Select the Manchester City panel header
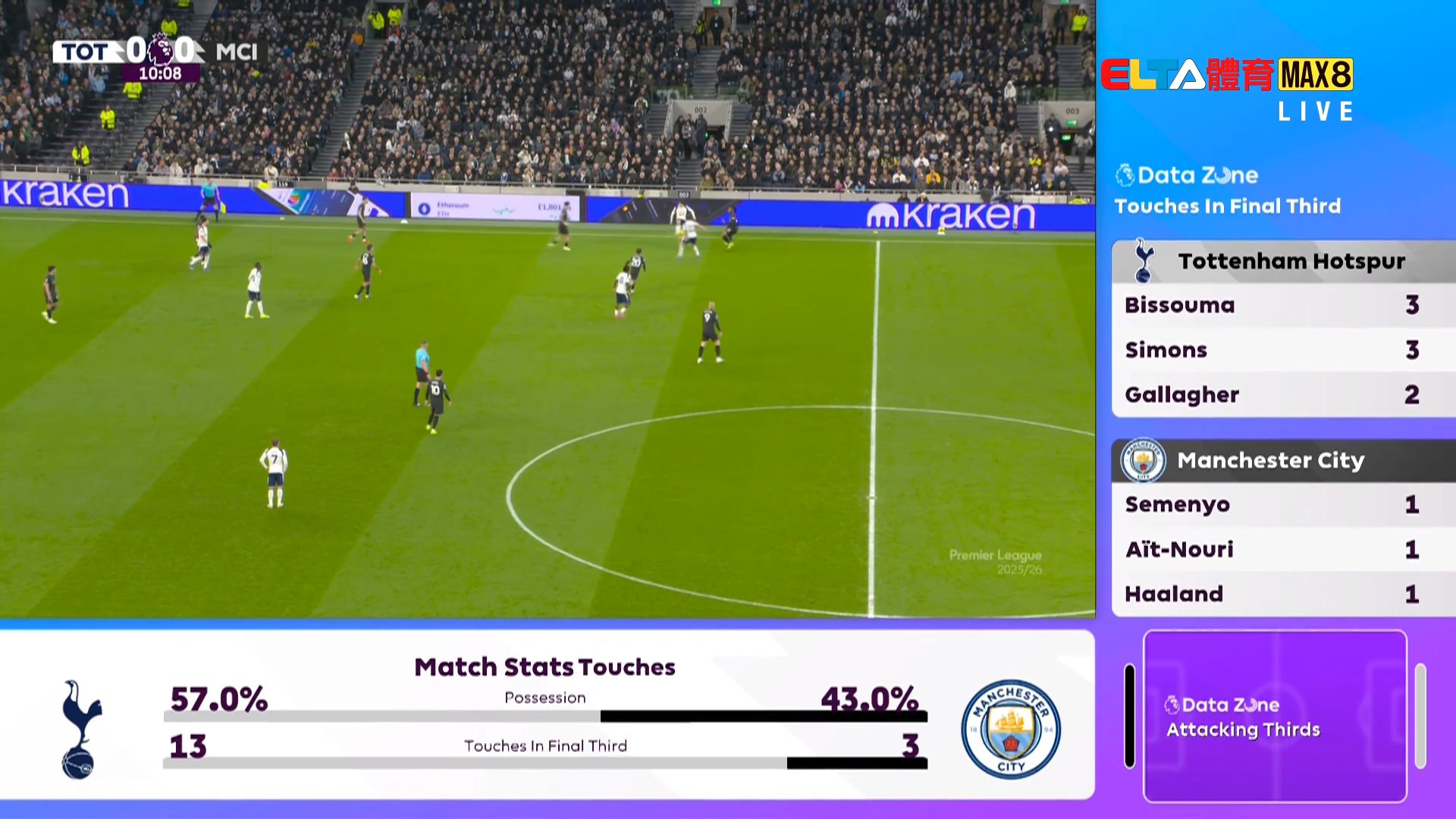This screenshot has height=819, width=1456. coord(1283,460)
